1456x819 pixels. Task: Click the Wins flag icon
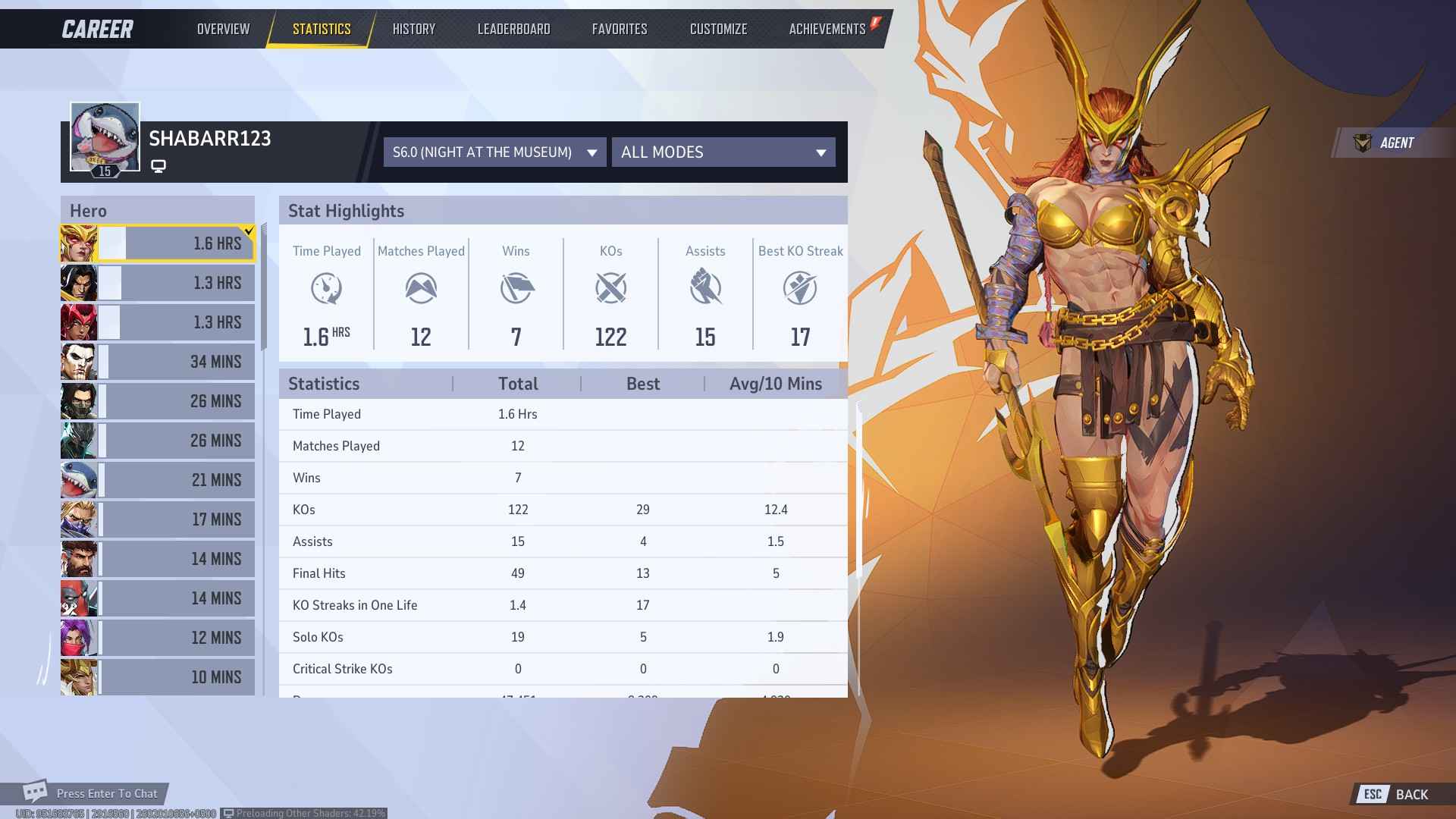(516, 288)
